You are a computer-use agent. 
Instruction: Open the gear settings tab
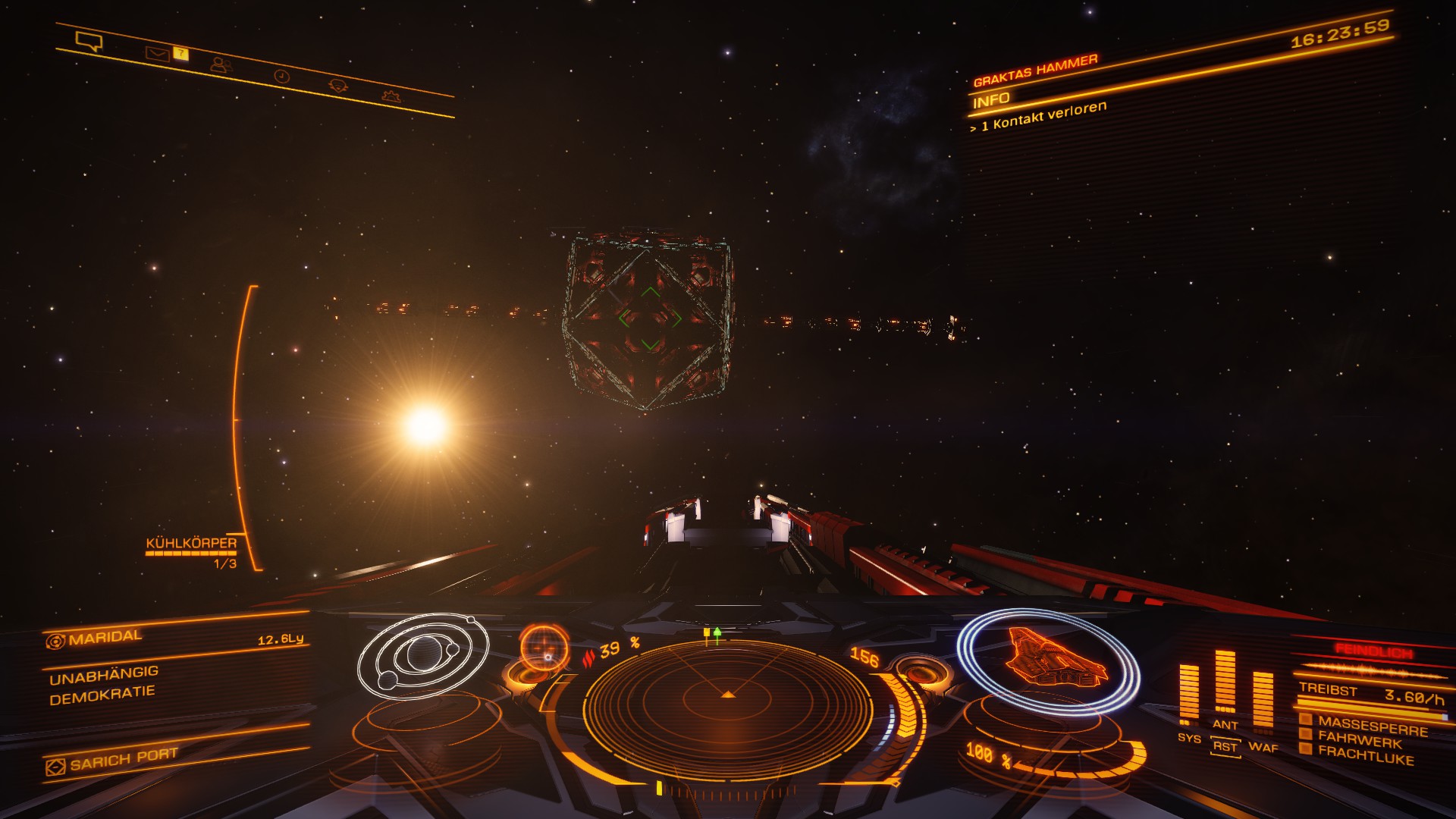point(391,96)
